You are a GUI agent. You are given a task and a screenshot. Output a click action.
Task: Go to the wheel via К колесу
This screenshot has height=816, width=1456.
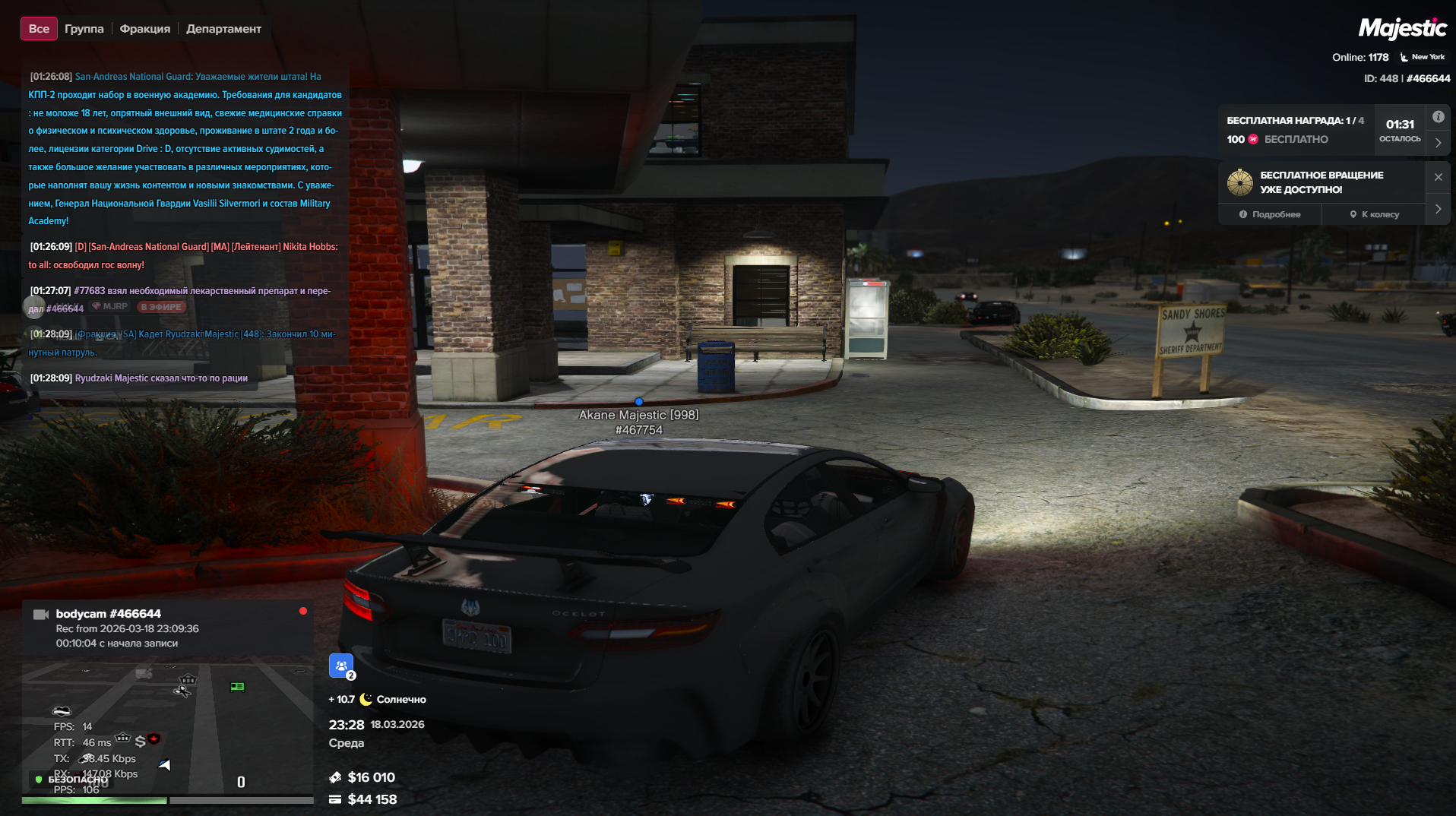tap(1374, 214)
